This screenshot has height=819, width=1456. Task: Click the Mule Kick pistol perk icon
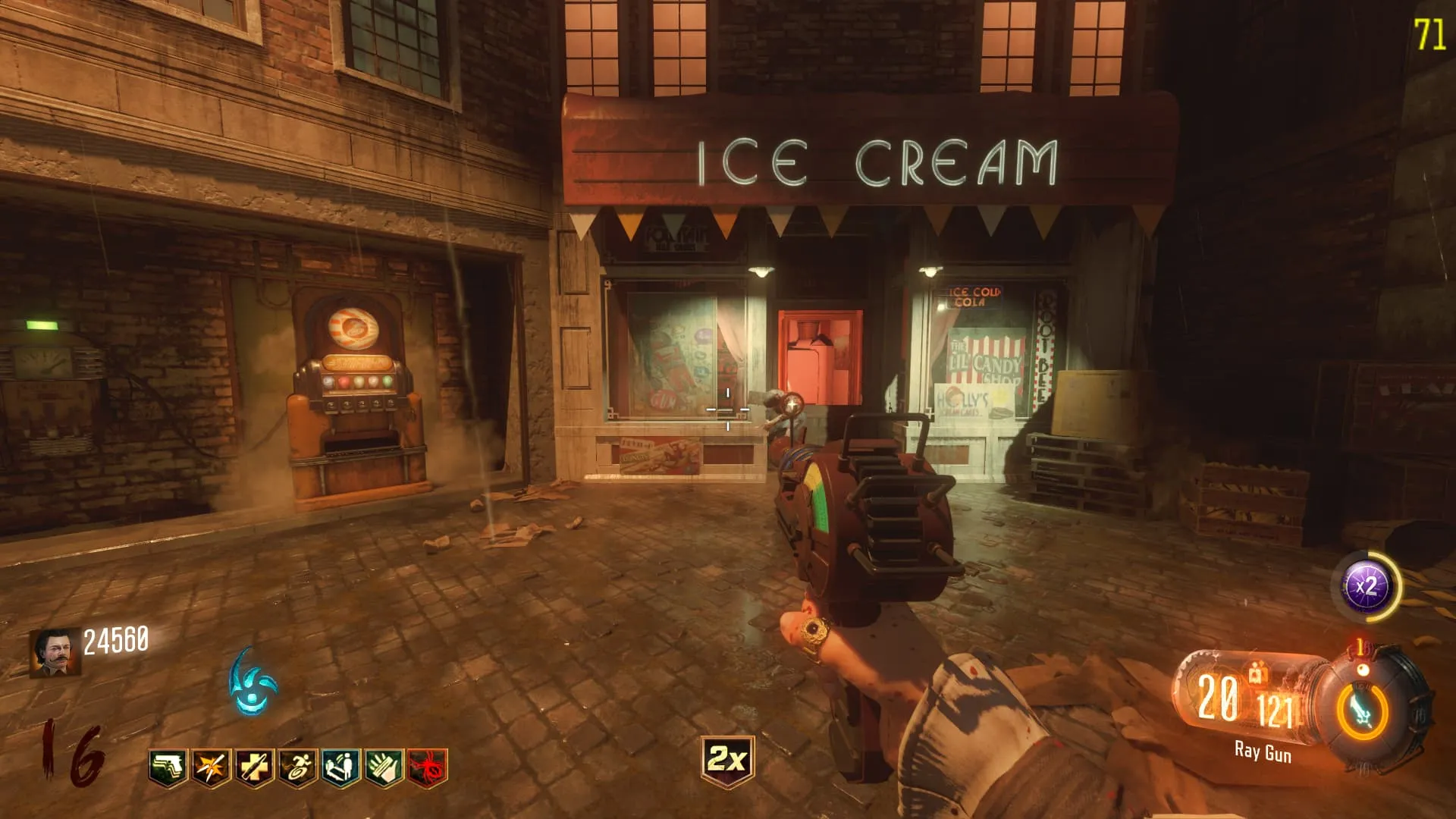[168, 767]
